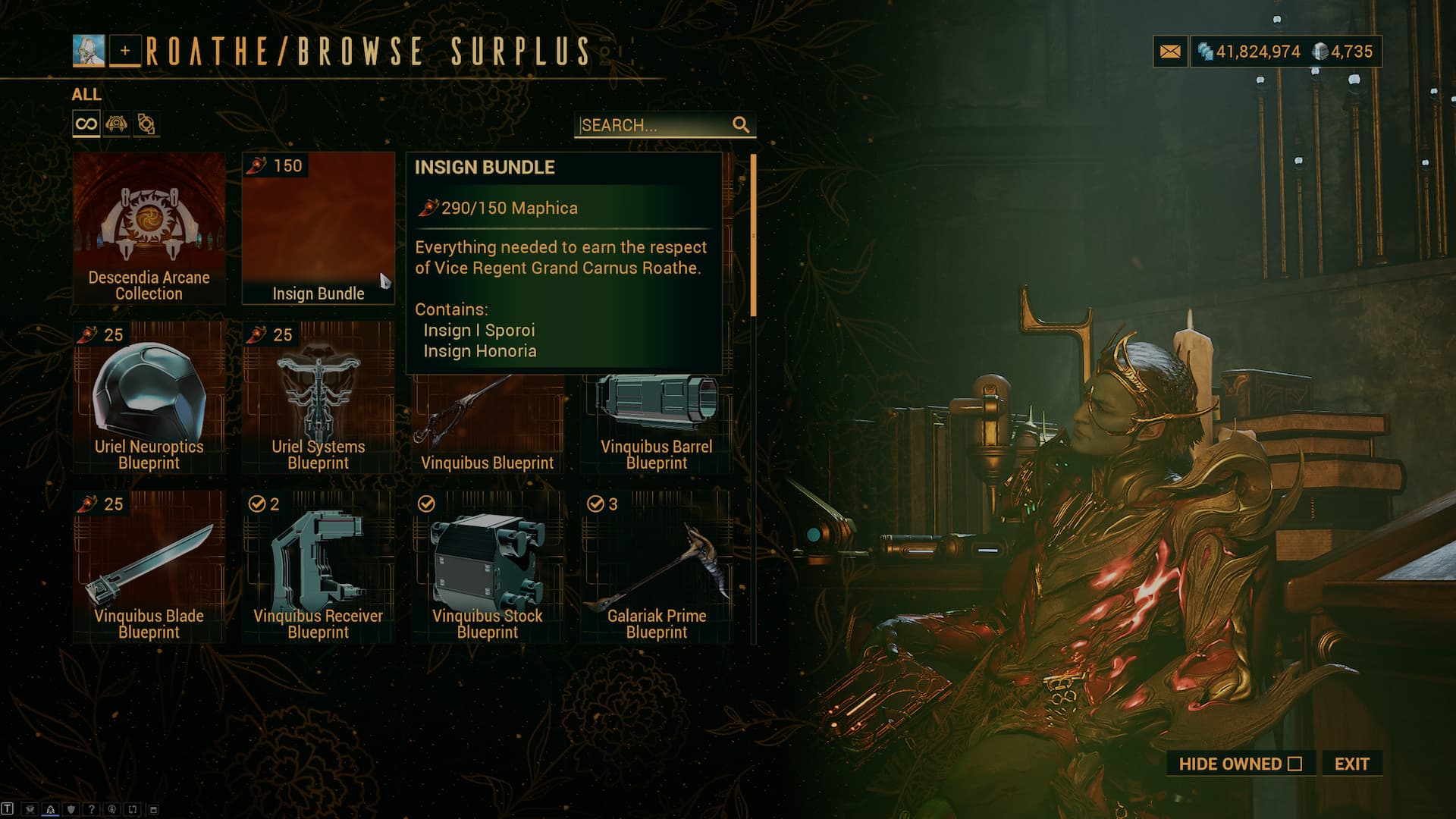Show all items with the infinity filter

(86, 124)
